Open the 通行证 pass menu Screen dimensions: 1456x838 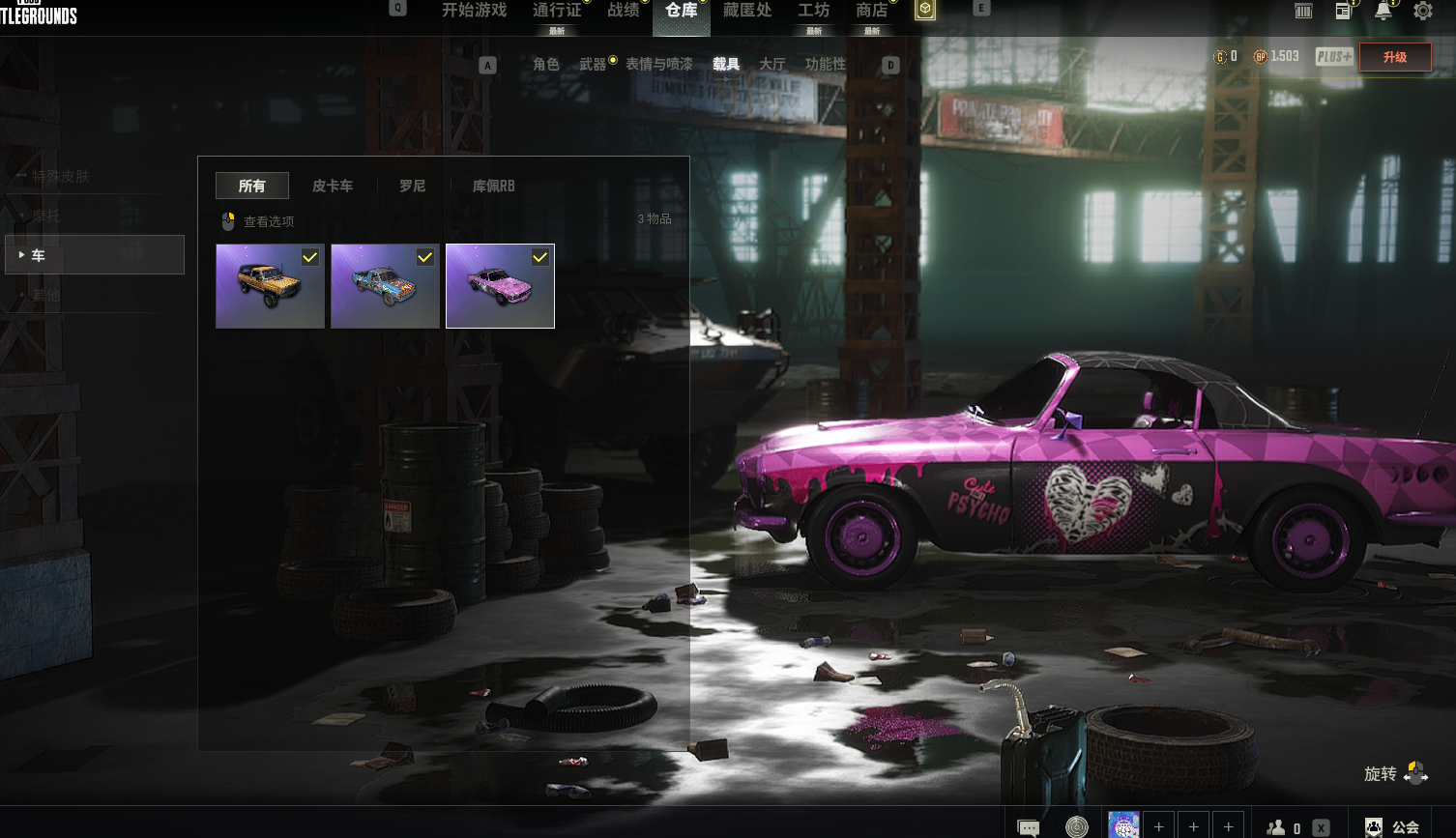(557, 11)
